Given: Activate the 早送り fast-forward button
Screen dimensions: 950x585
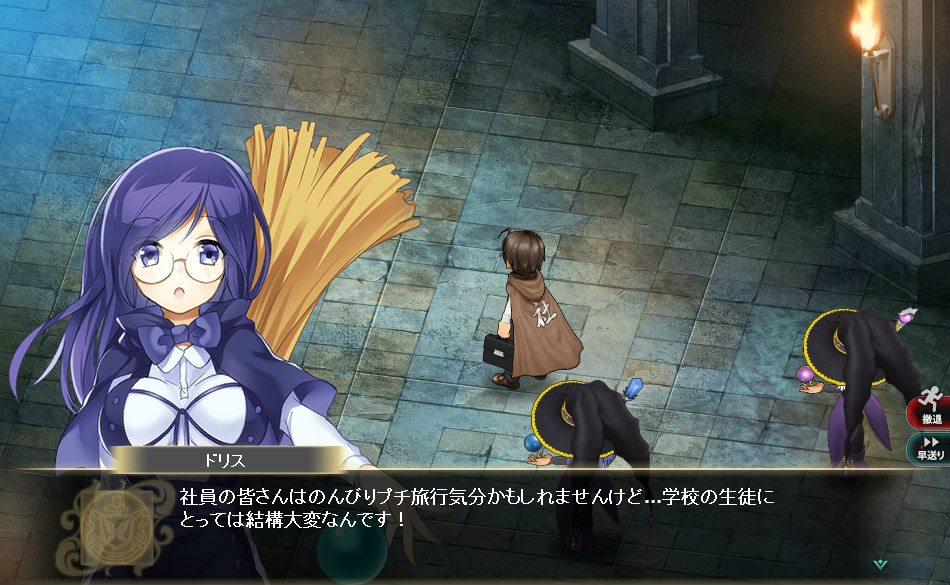Looking at the screenshot, I should pos(929,447).
